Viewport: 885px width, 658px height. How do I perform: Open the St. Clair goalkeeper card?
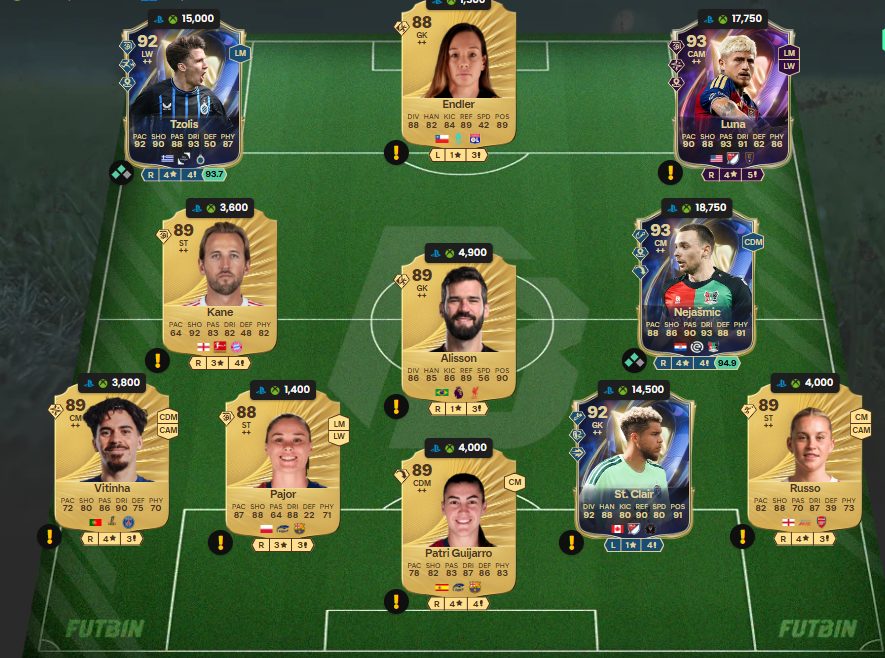632,460
